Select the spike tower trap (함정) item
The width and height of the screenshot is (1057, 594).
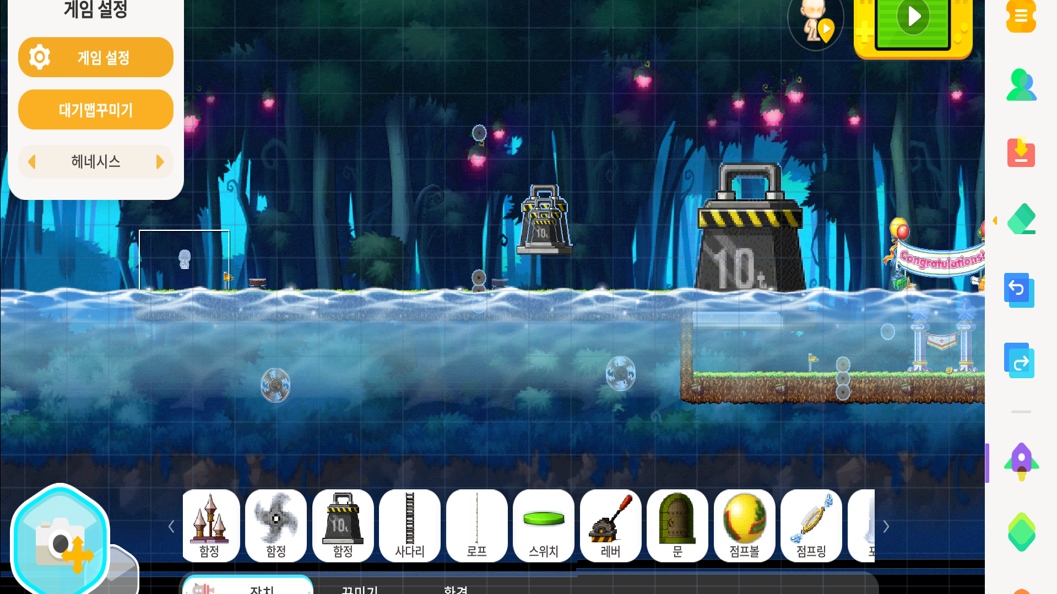point(209,525)
